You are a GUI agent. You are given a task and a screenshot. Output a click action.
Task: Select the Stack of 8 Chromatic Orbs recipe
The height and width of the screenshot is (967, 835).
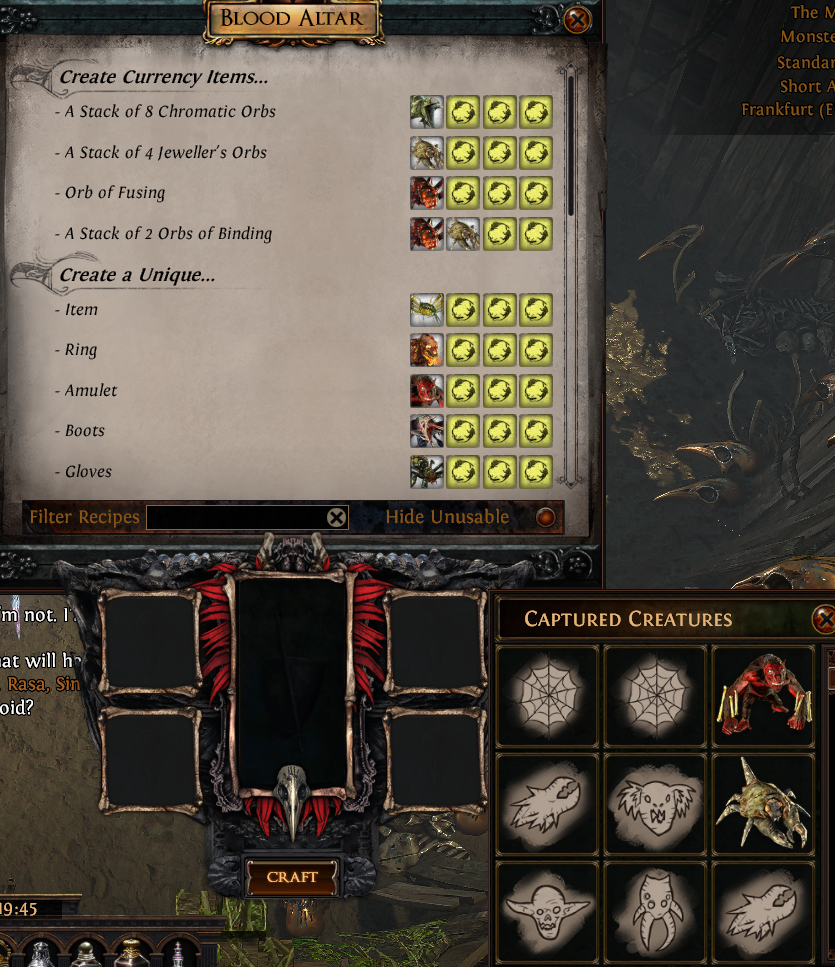[x=170, y=112]
